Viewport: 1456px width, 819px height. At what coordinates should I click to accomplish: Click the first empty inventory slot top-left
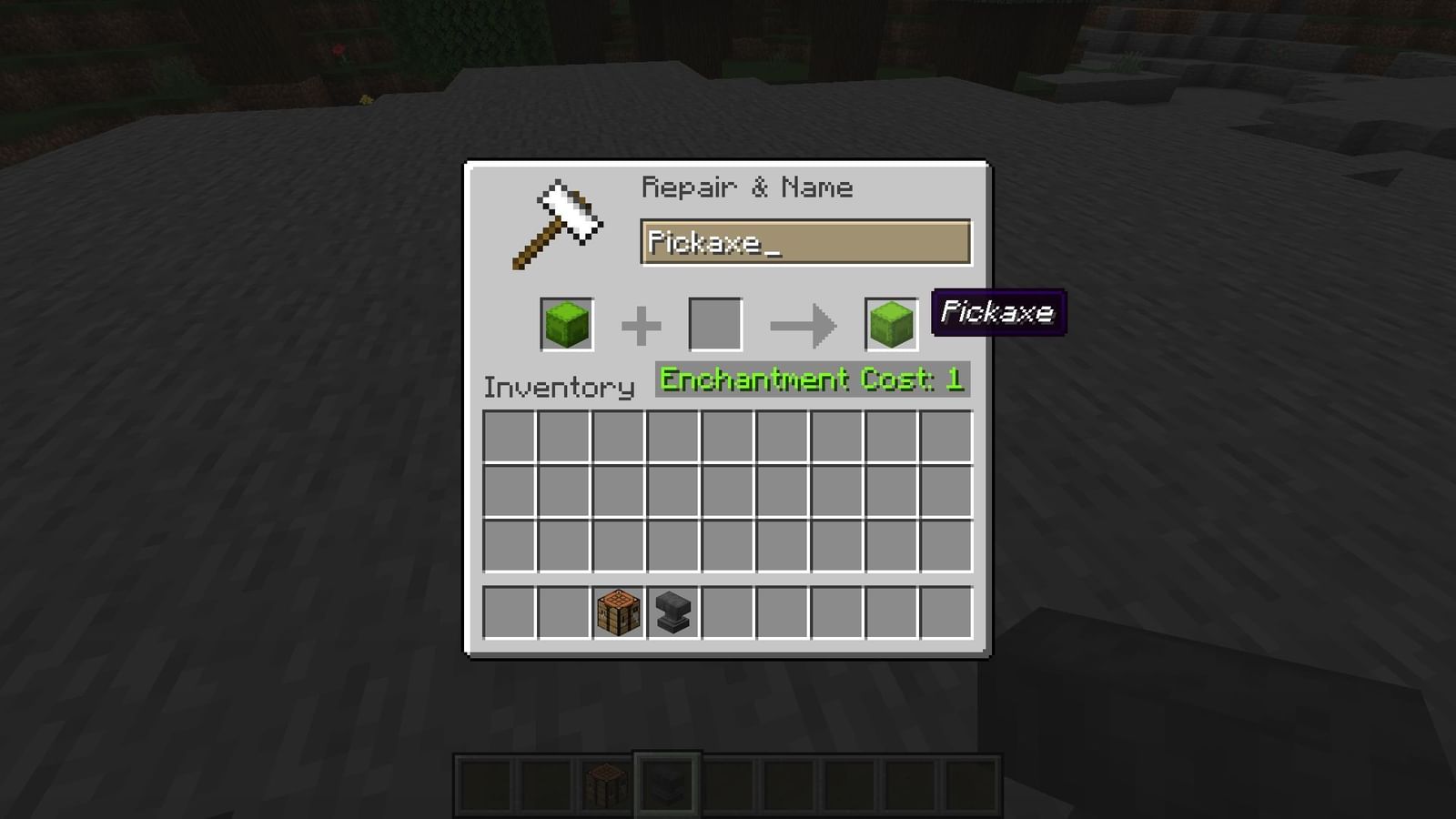[x=510, y=438]
